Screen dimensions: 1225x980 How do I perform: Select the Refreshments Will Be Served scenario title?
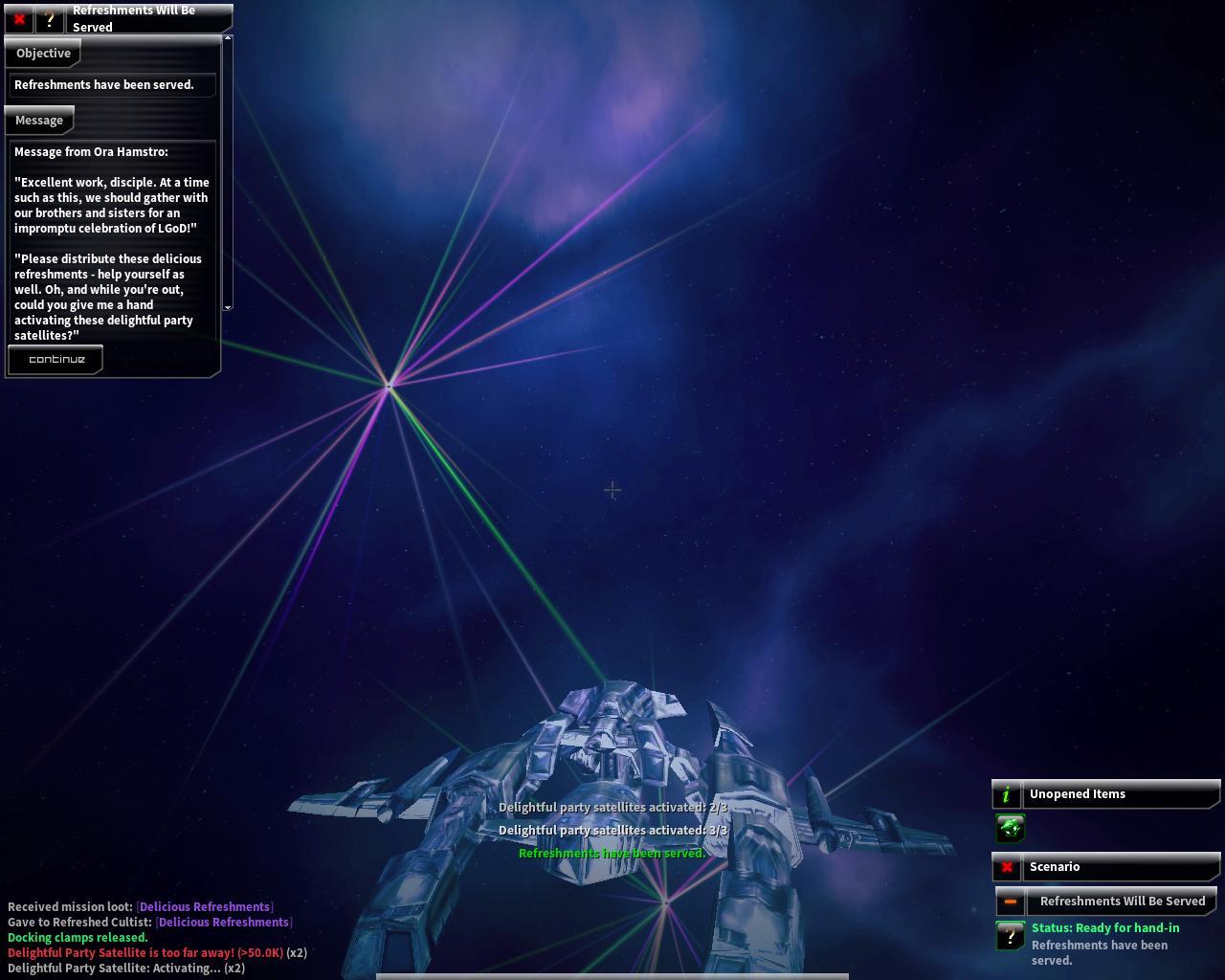tap(1122, 902)
